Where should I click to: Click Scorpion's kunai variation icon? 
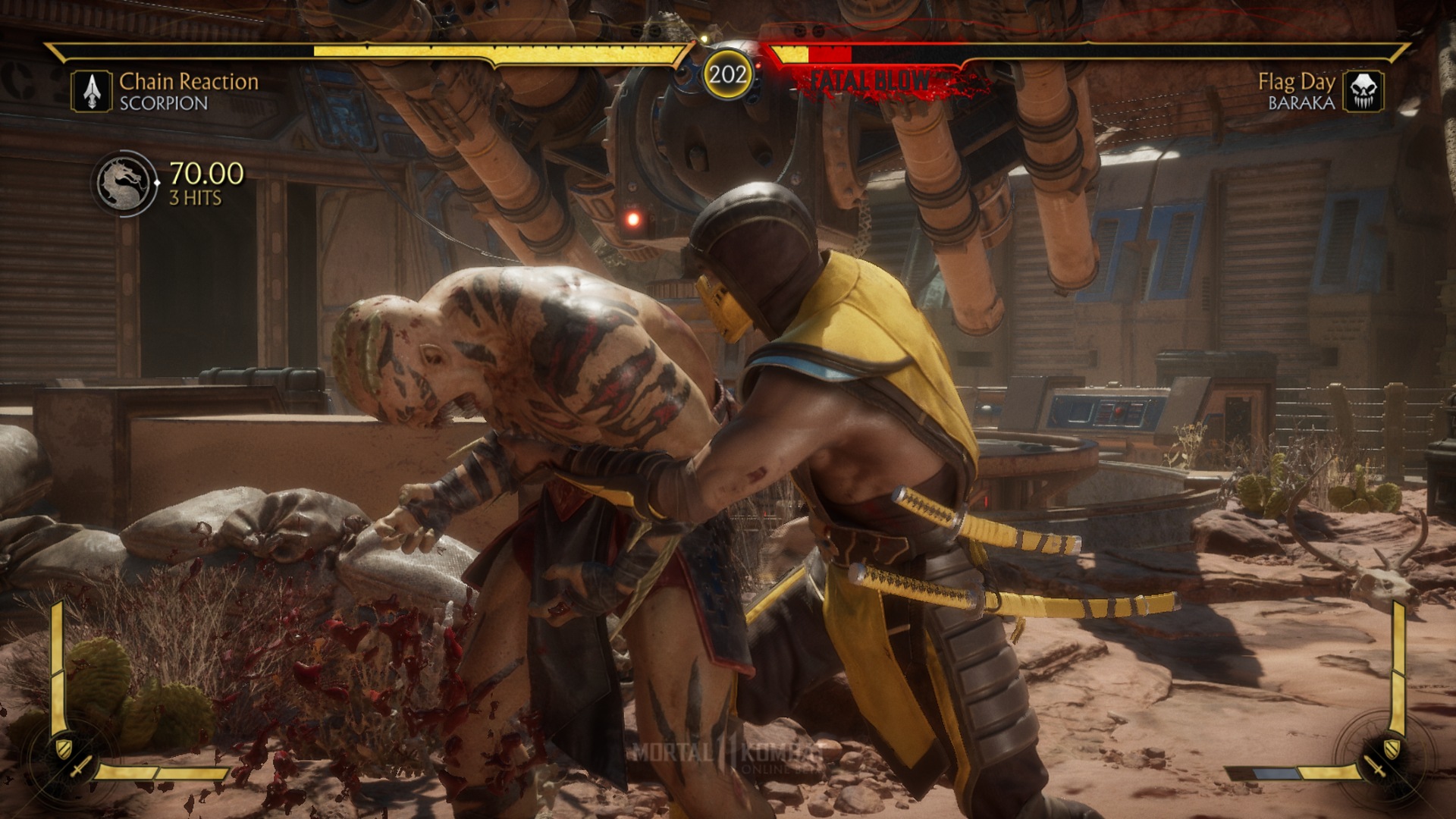(92, 92)
